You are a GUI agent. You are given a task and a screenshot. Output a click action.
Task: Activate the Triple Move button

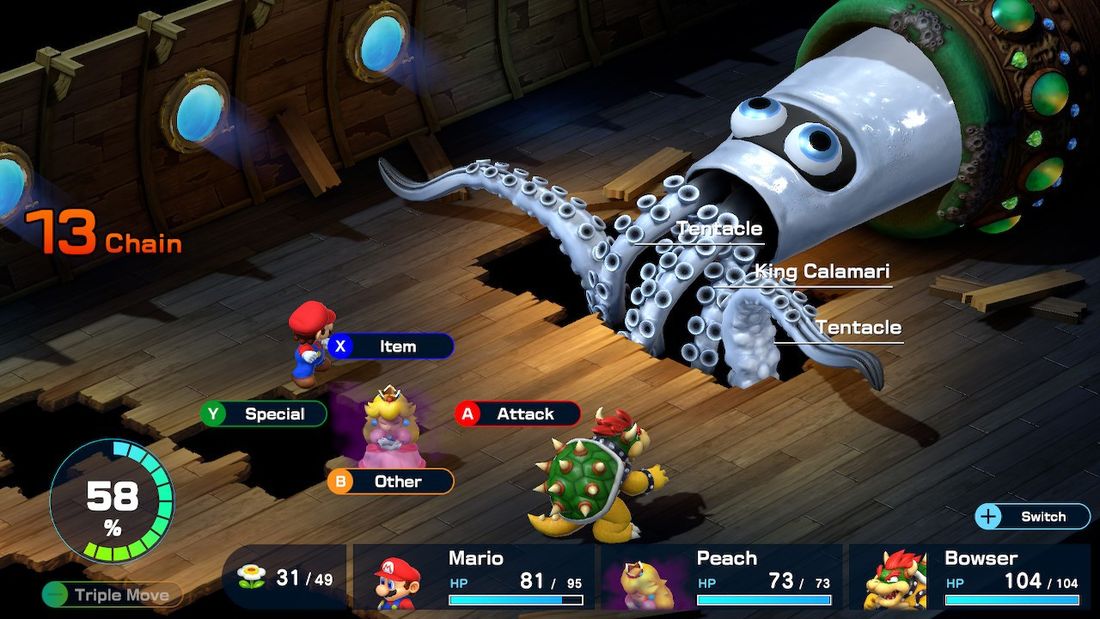tap(112, 595)
